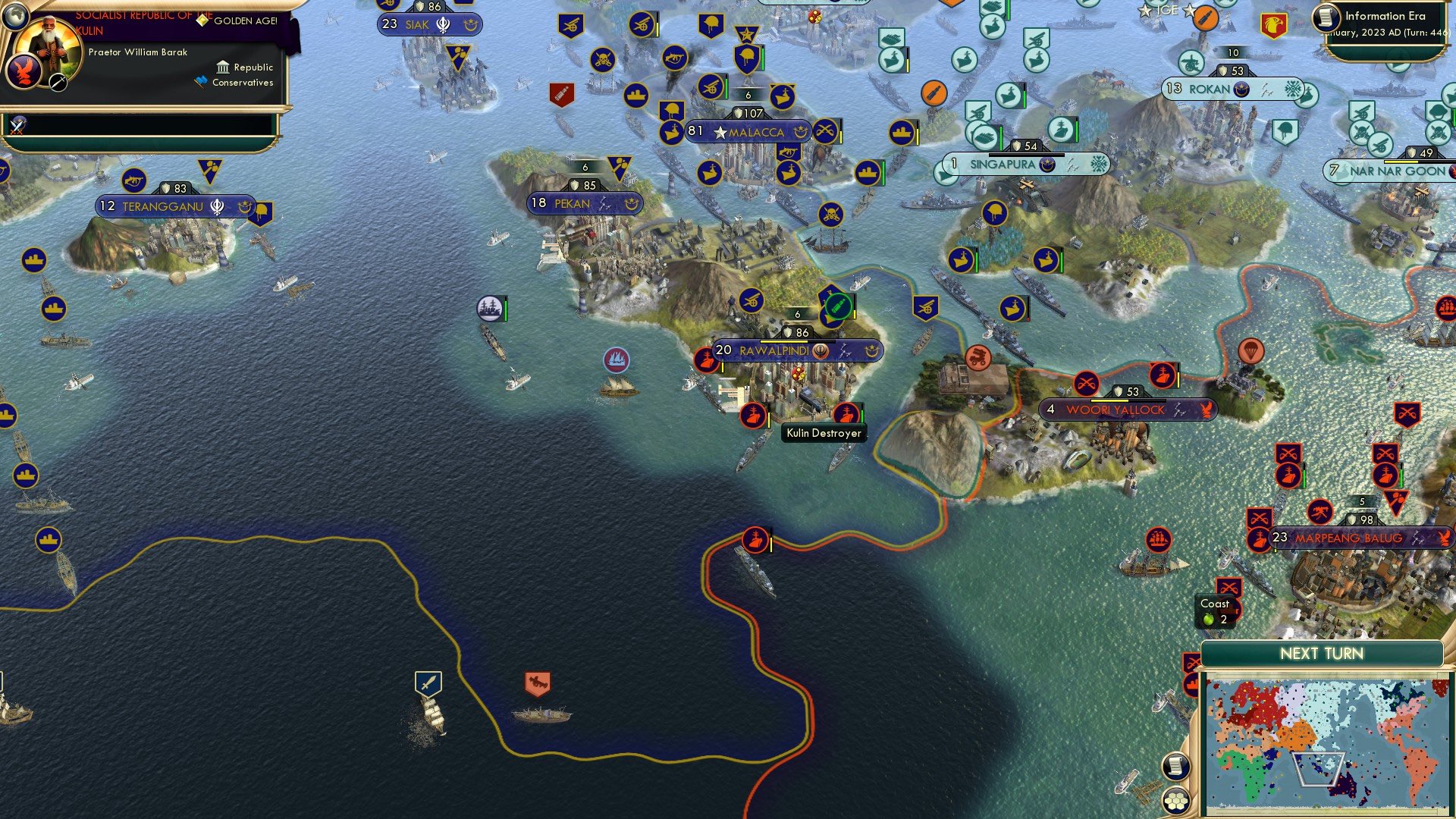This screenshot has height=819, width=1456.
Task: Open the minimap scroll options button
Action: coord(1175,767)
